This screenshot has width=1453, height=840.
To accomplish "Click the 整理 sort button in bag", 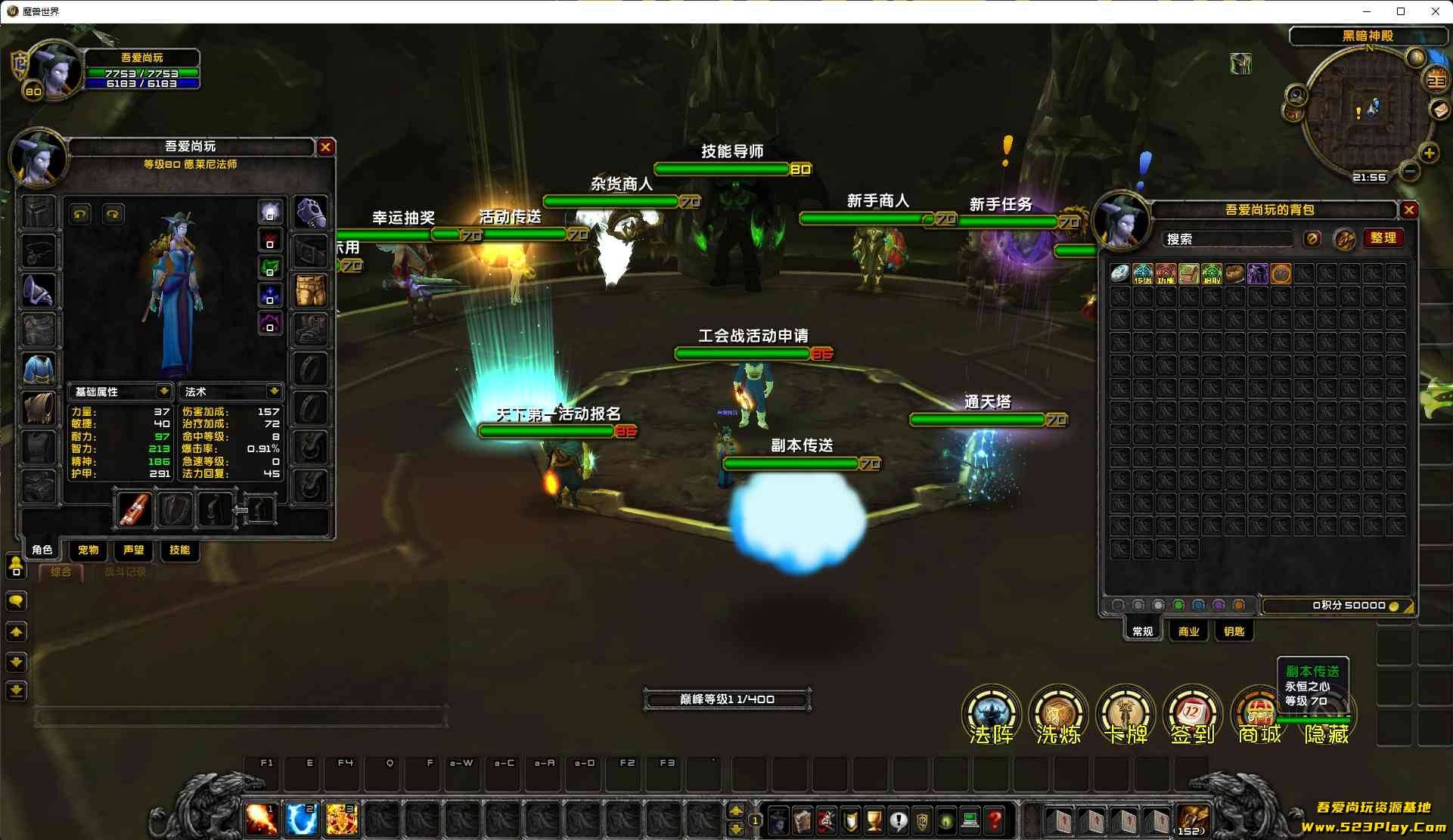I will click(1383, 238).
